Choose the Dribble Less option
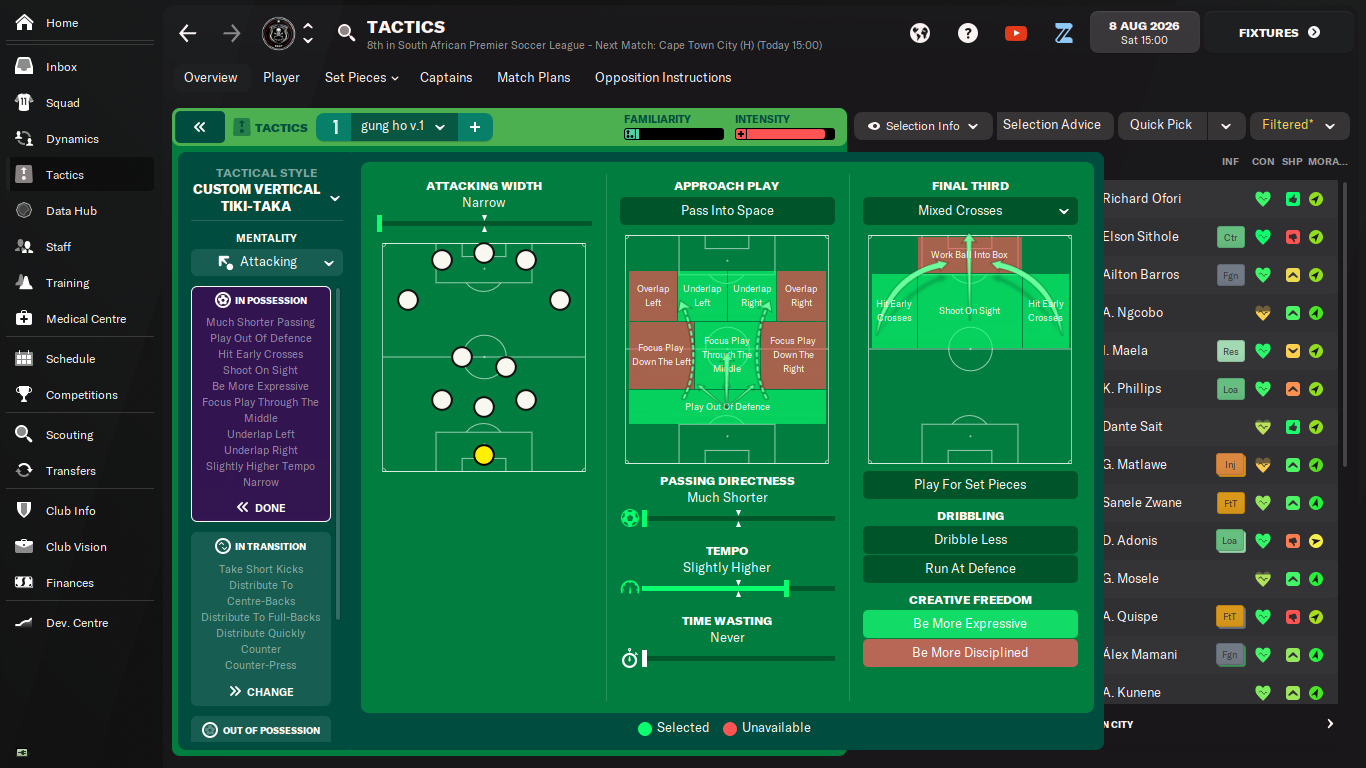This screenshot has height=768, width=1366. coord(970,540)
